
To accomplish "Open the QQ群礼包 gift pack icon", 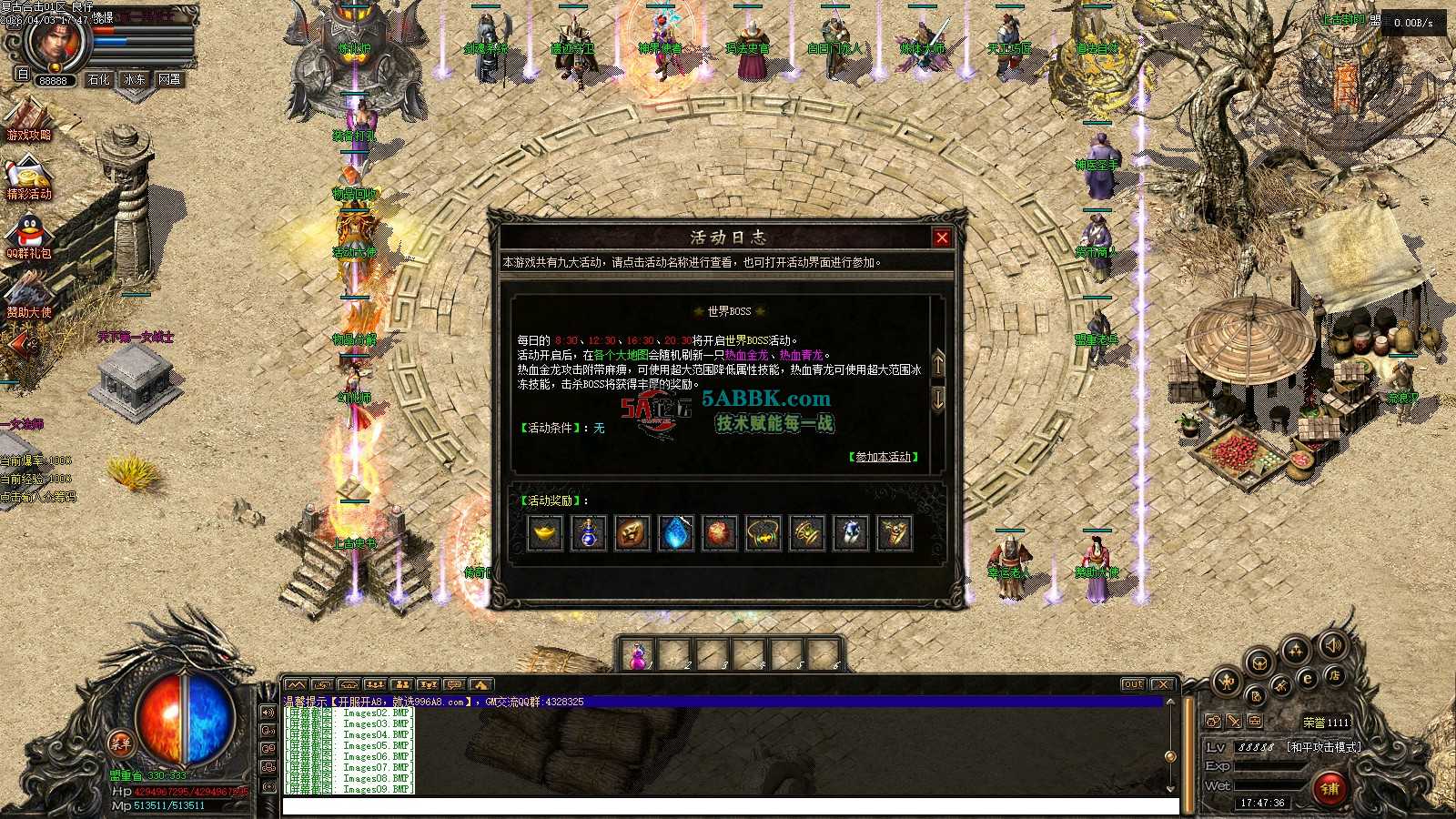I will click(29, 238).
